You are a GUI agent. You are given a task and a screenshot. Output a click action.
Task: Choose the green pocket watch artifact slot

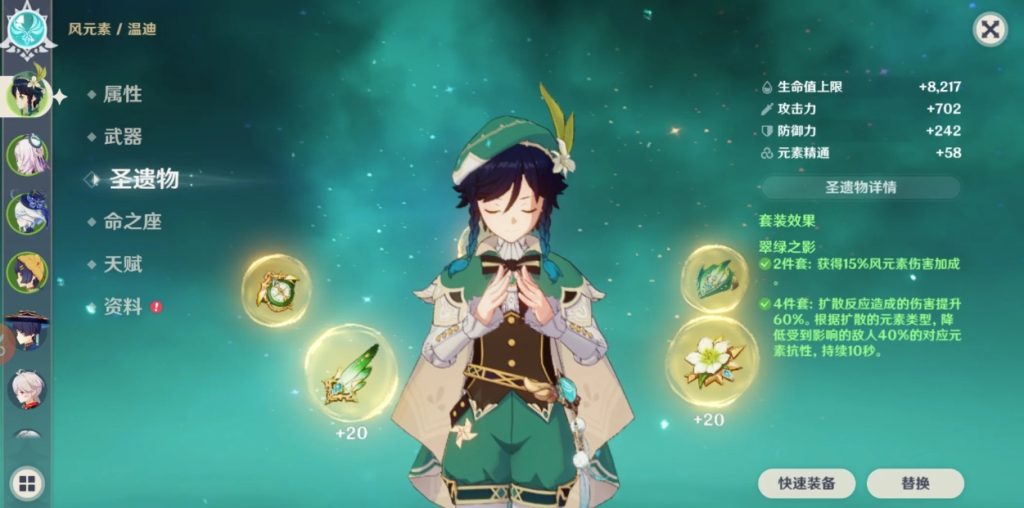(276, 290)
